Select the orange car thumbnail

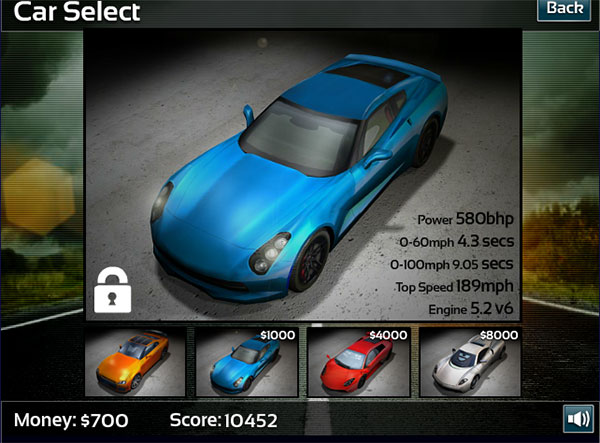tap(135, 362)
